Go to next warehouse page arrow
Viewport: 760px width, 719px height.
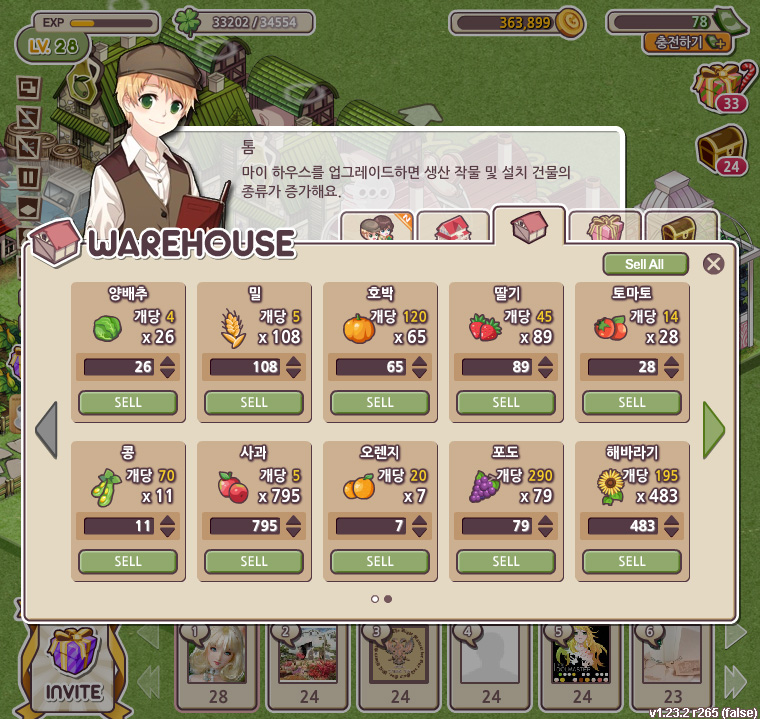pos(713,429)
